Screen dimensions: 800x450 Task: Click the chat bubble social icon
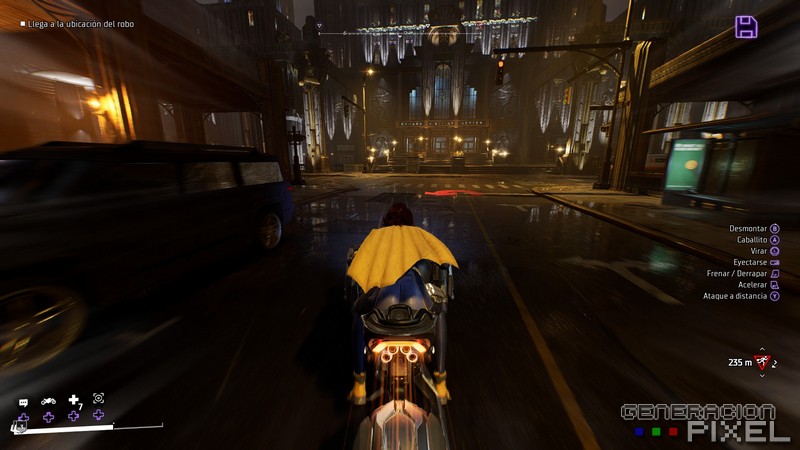click(23, 401)
